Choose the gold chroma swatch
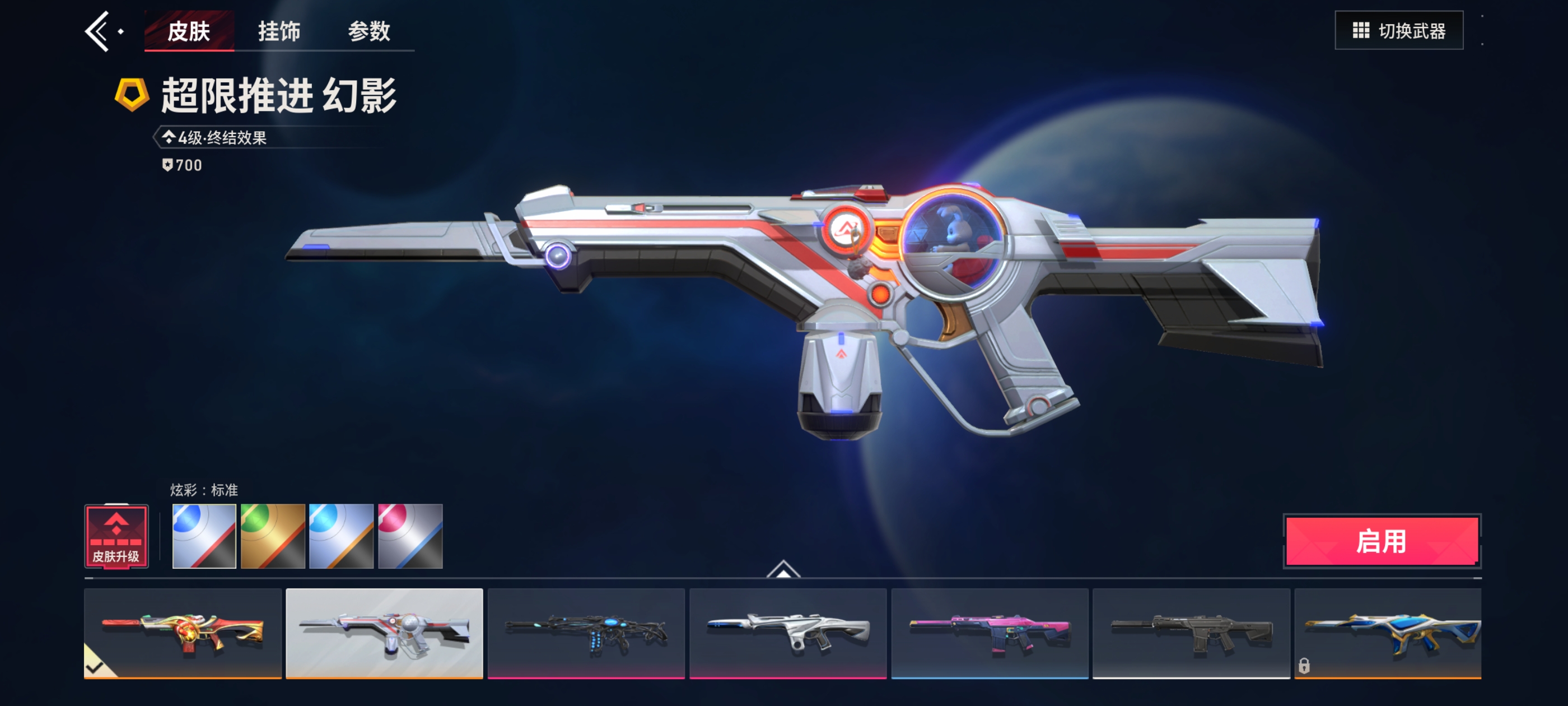This screenshot has height=706, width=1568. [273, 536]
